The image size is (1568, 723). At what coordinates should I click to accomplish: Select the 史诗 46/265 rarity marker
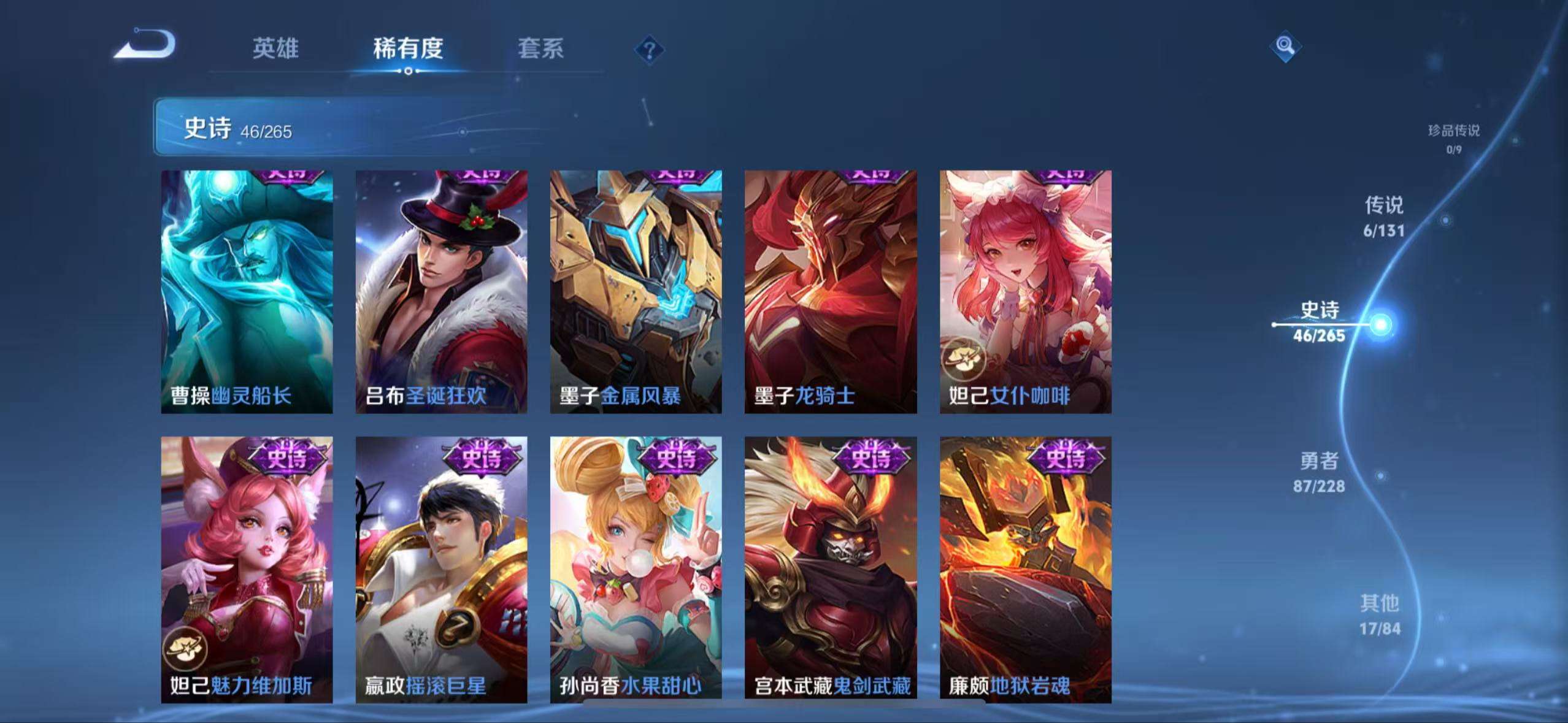[1319, 322]
